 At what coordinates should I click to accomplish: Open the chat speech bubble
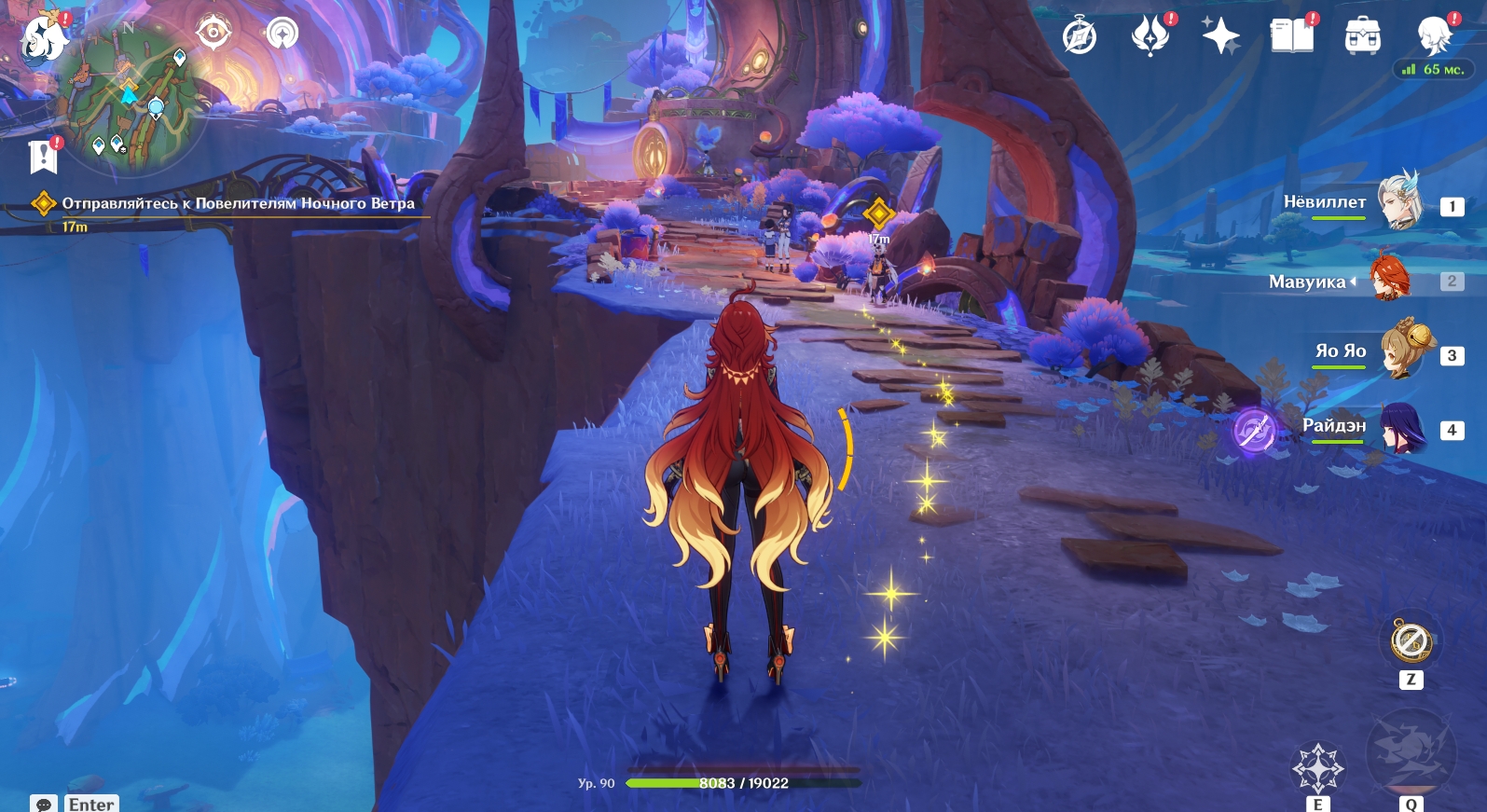pyautogui.click(x=43, y=804)
